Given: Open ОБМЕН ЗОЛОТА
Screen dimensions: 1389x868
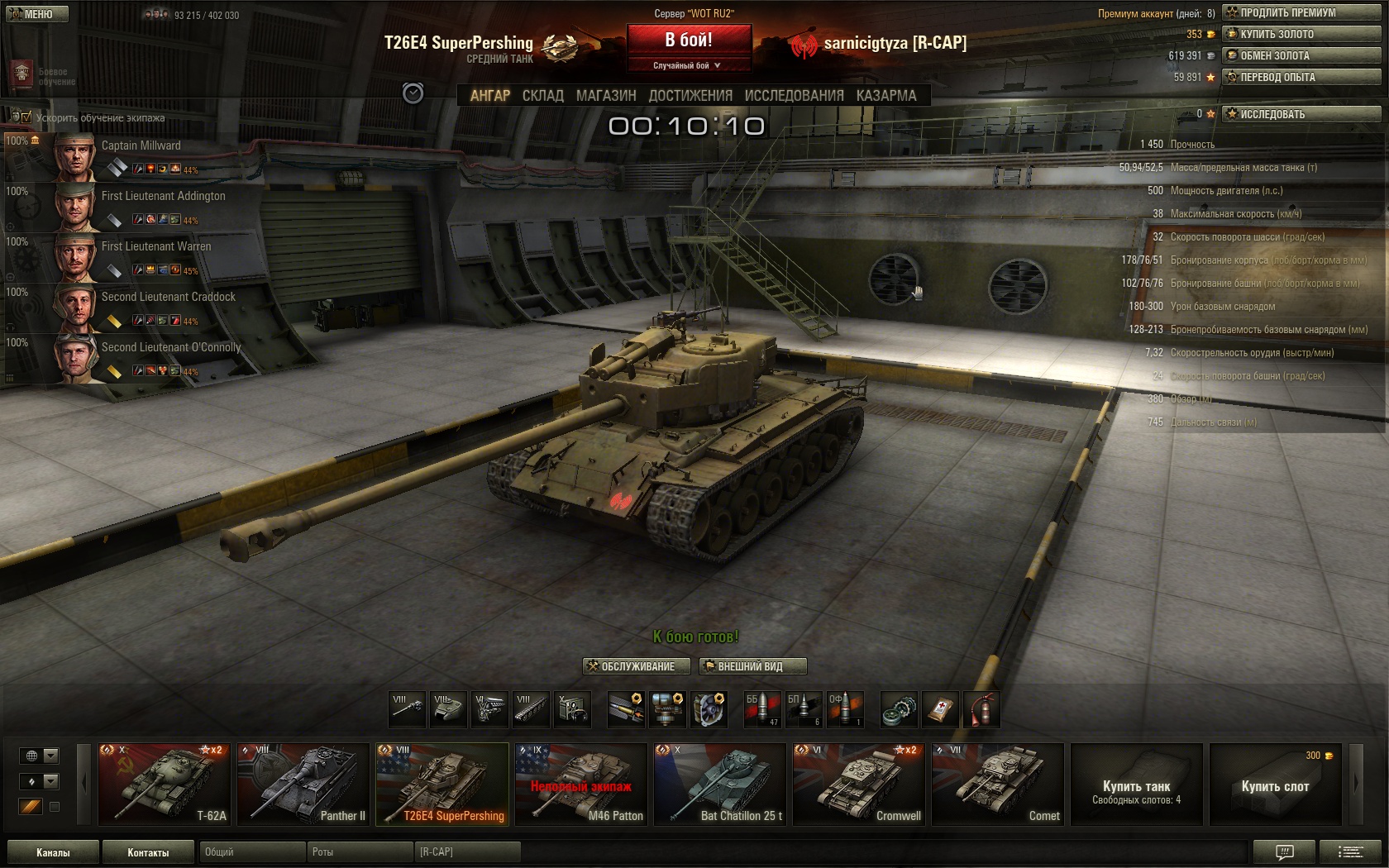Looking at the screenshot, I should click(1301, 55).
